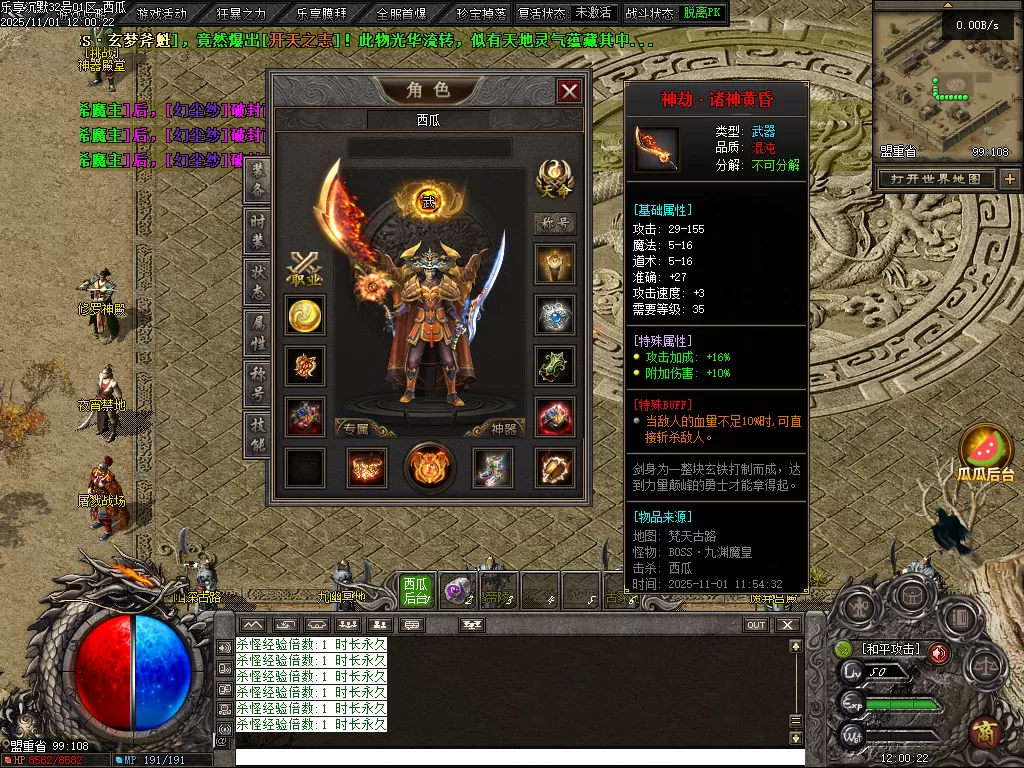Open the 状态 tab
This screenshot has height=768, width=1024.
(257, 282)
